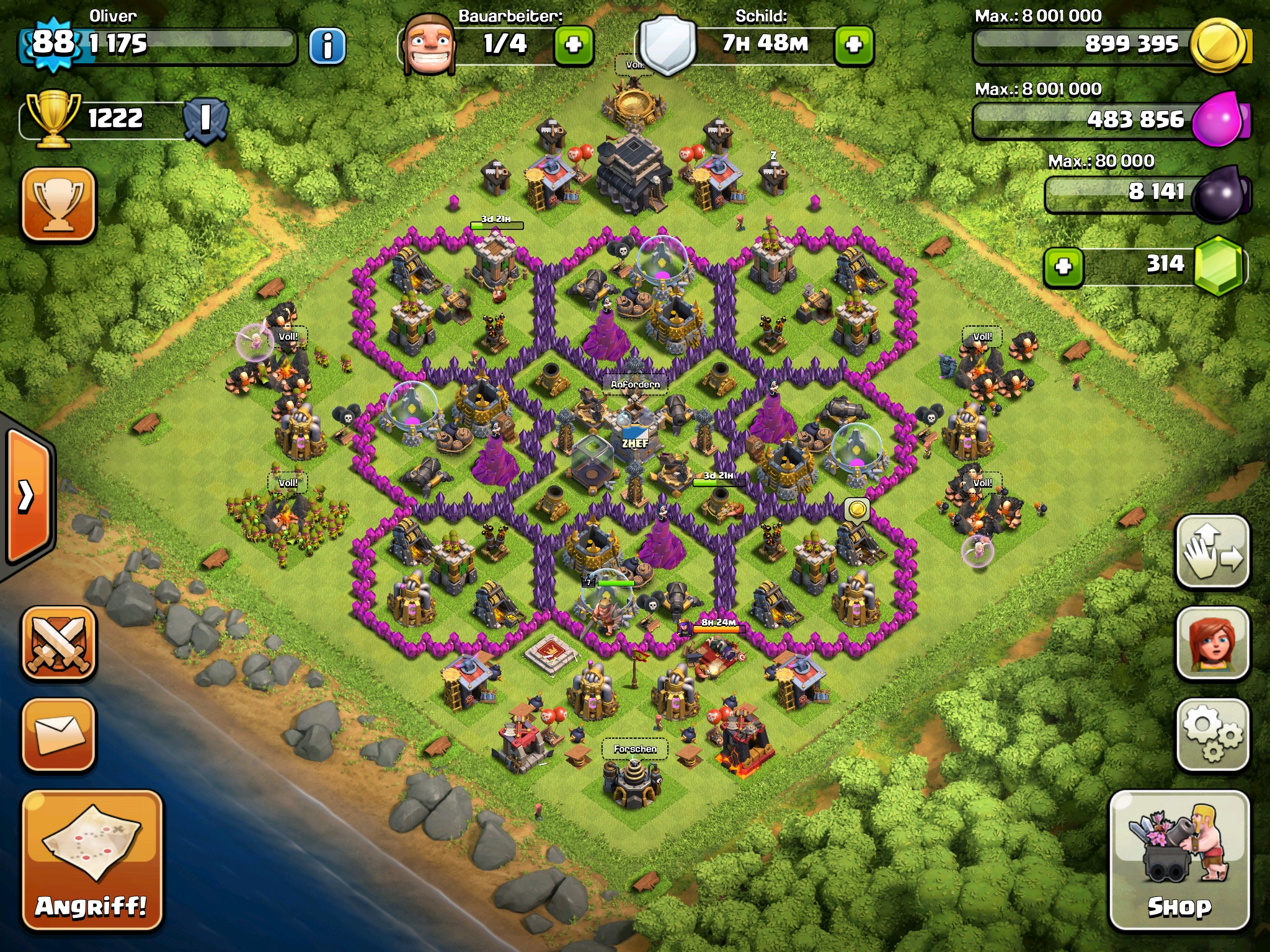Open the league shield badge
The height and width of the screenshot is (952, 1270).
[x=205, y=119]
